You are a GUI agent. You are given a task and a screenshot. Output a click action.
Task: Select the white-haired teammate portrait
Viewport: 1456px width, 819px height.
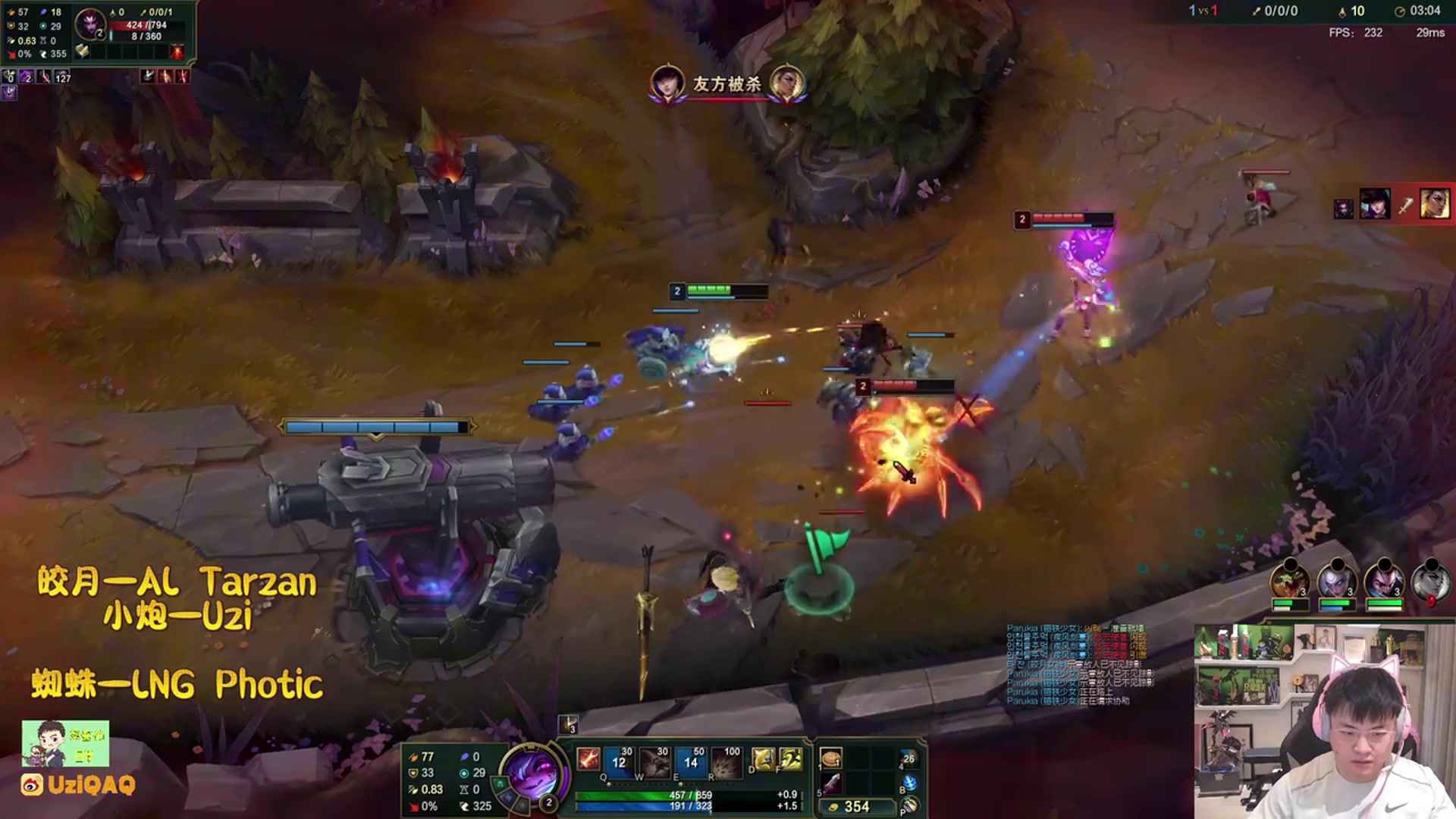(x=1336, y=582)
